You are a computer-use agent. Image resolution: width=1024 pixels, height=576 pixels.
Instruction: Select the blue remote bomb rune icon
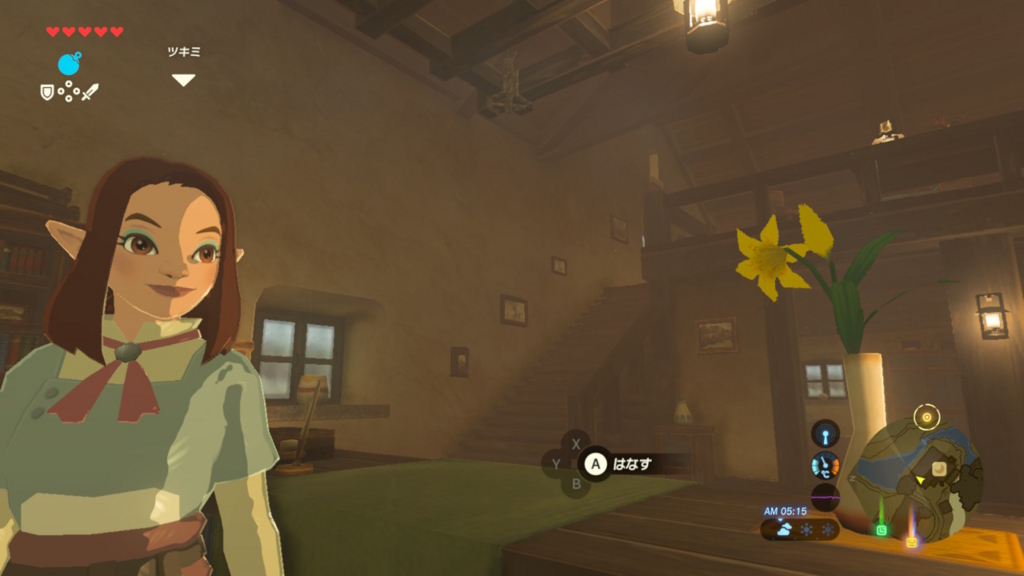tap(69, 64)
